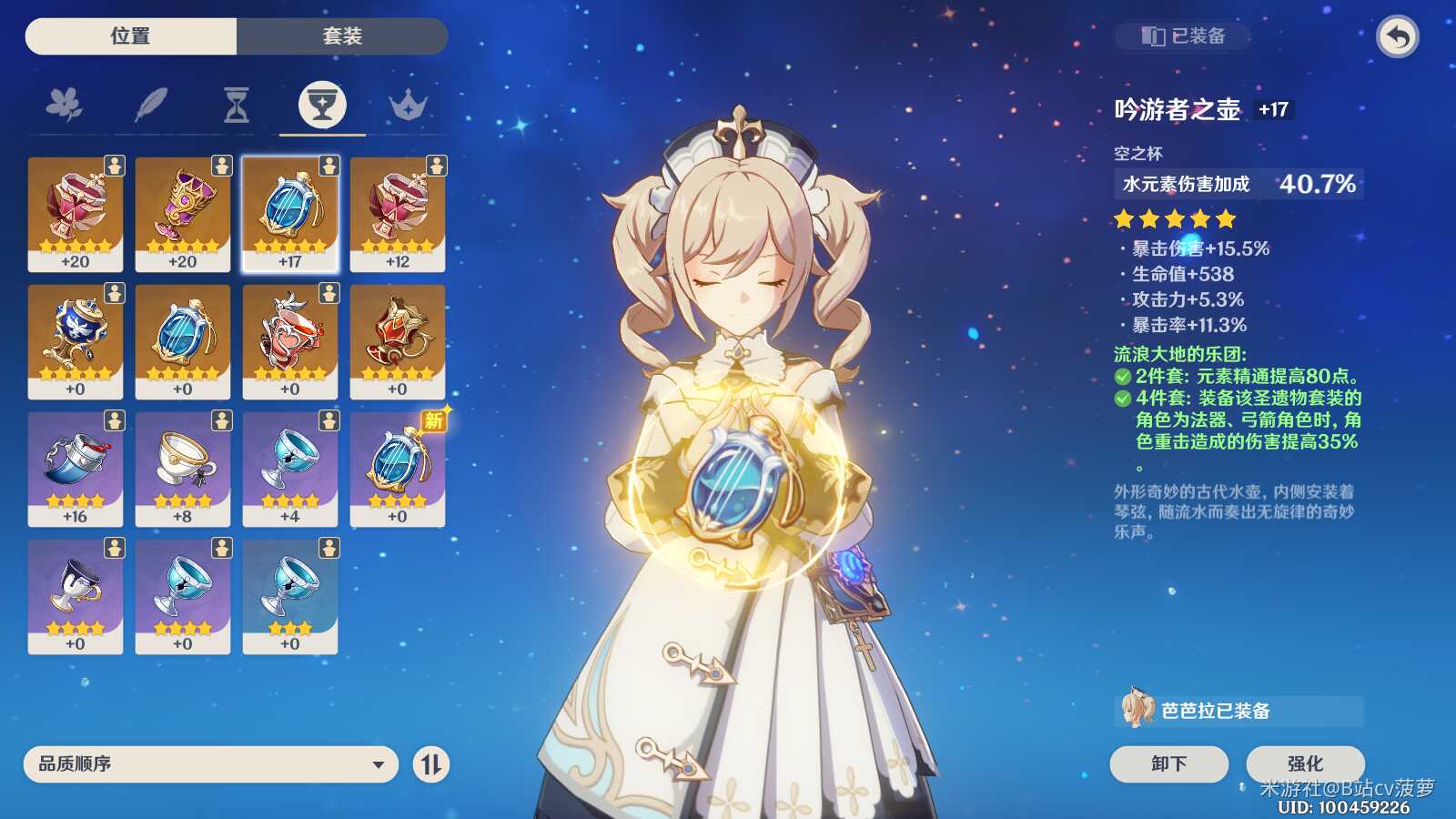1456x819 pixels.
Task: Select the +16 four-star artifact
Action: coord(76,469)
